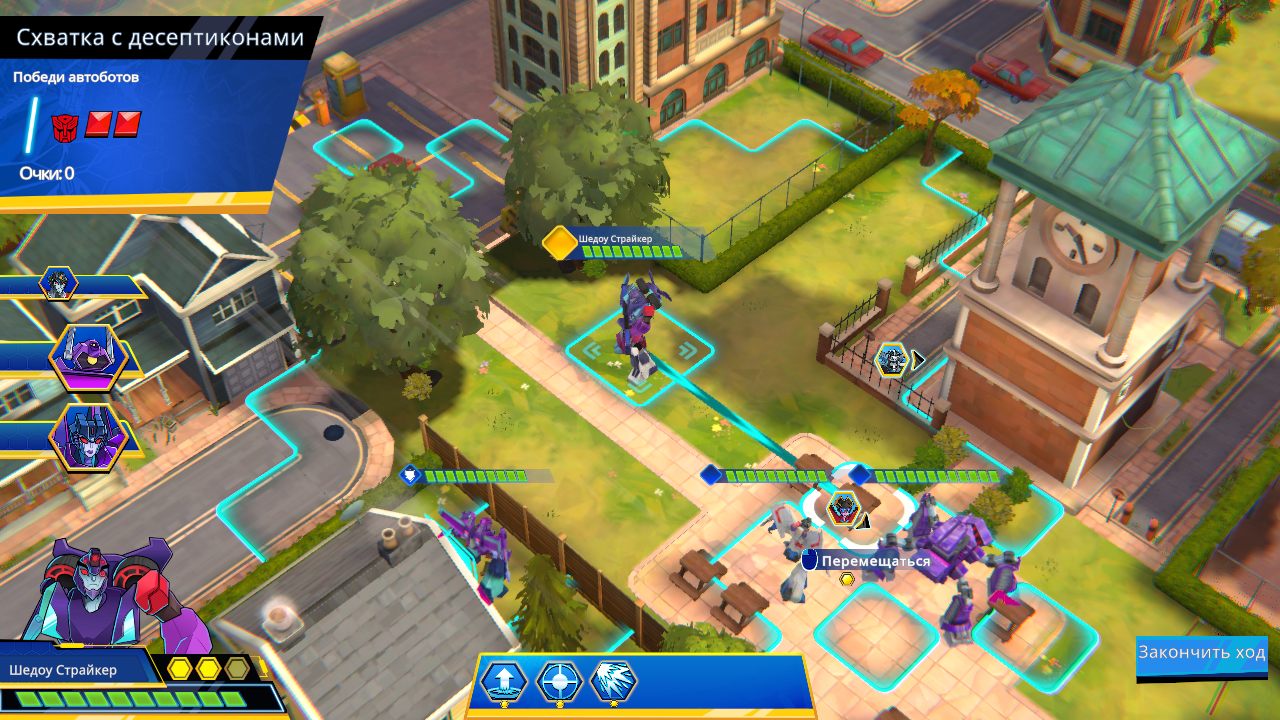Image resolution: width=1280 pixels, height=720 pixels.
Task: Click the hex unit marker beside clock tower
Action: (x=891, y=359)
